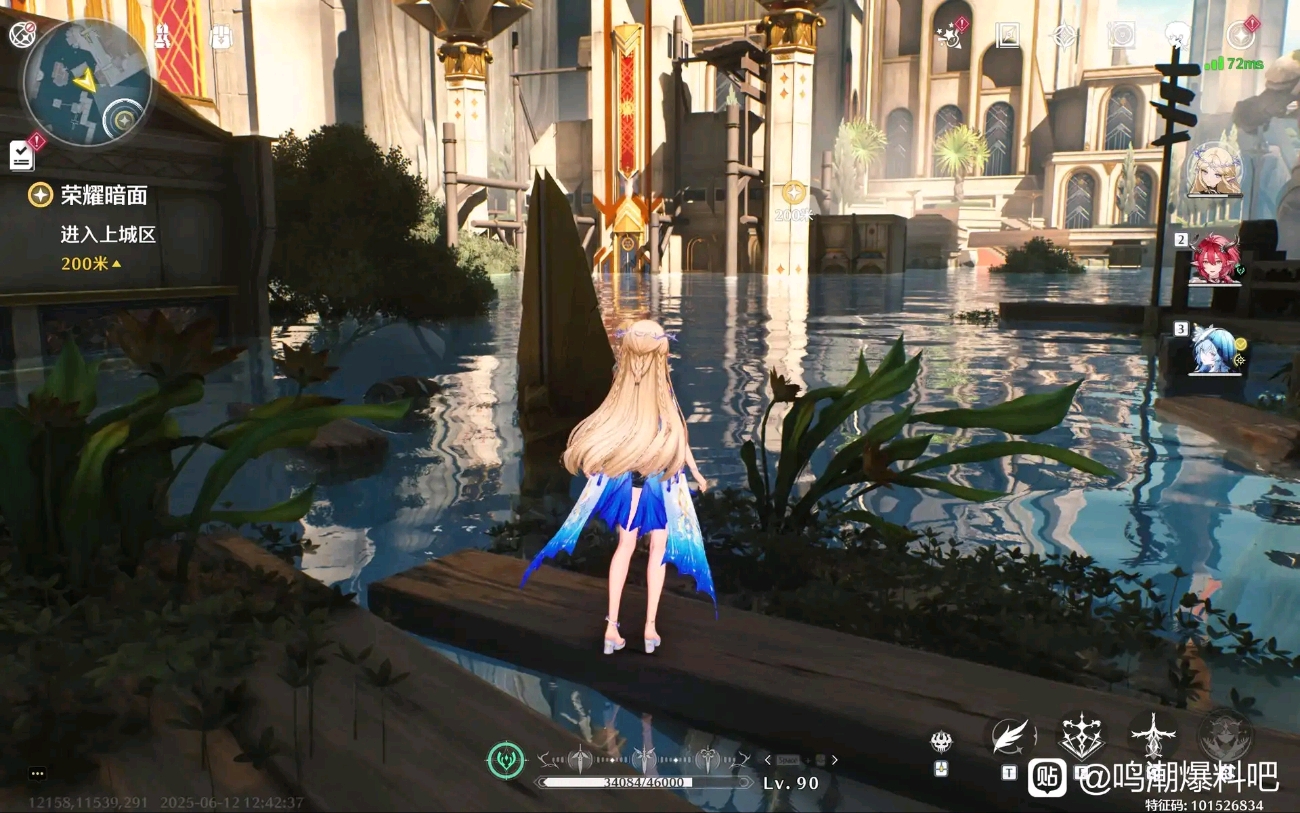Click the four-point star compass icon
Image resolution: width=1300 pixels, height=813 pixels.
pos(1064,36)
